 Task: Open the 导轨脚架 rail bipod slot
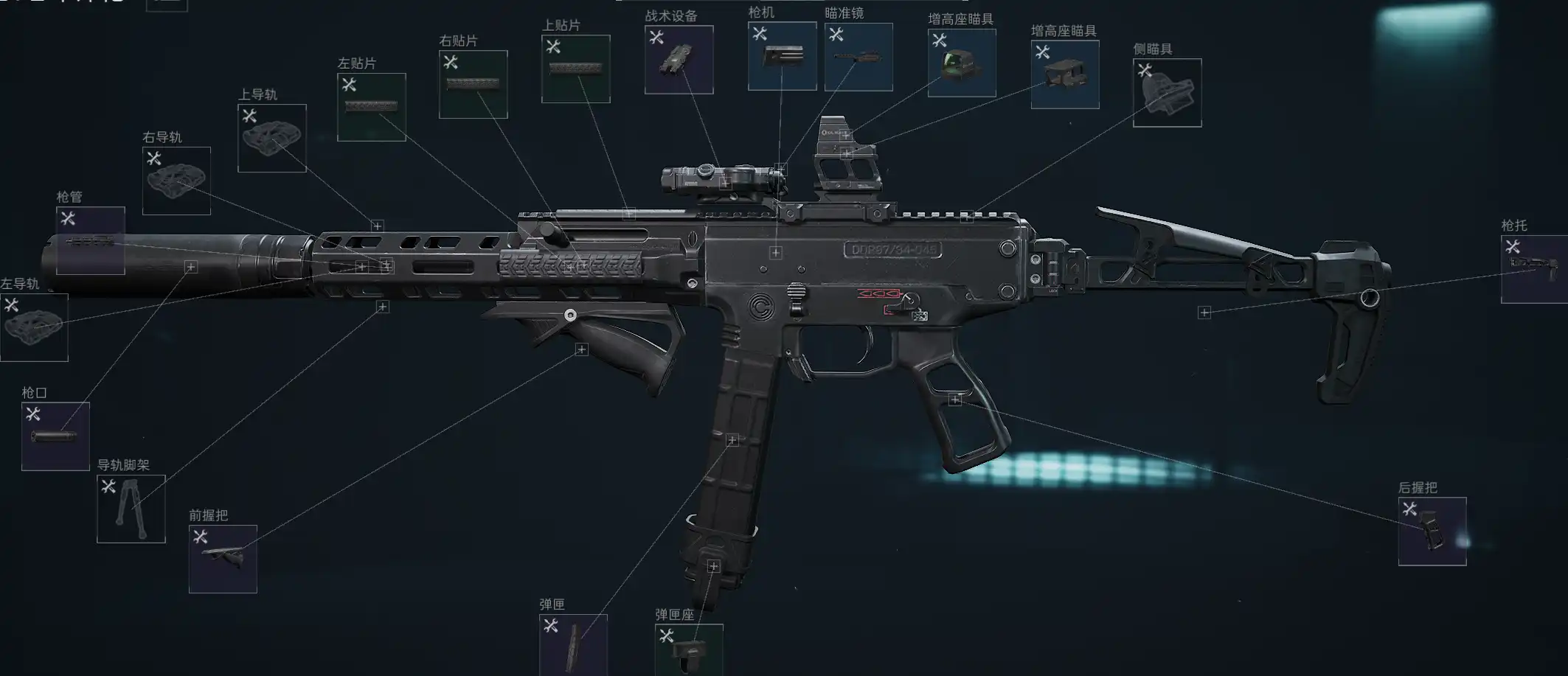[131, 509]
